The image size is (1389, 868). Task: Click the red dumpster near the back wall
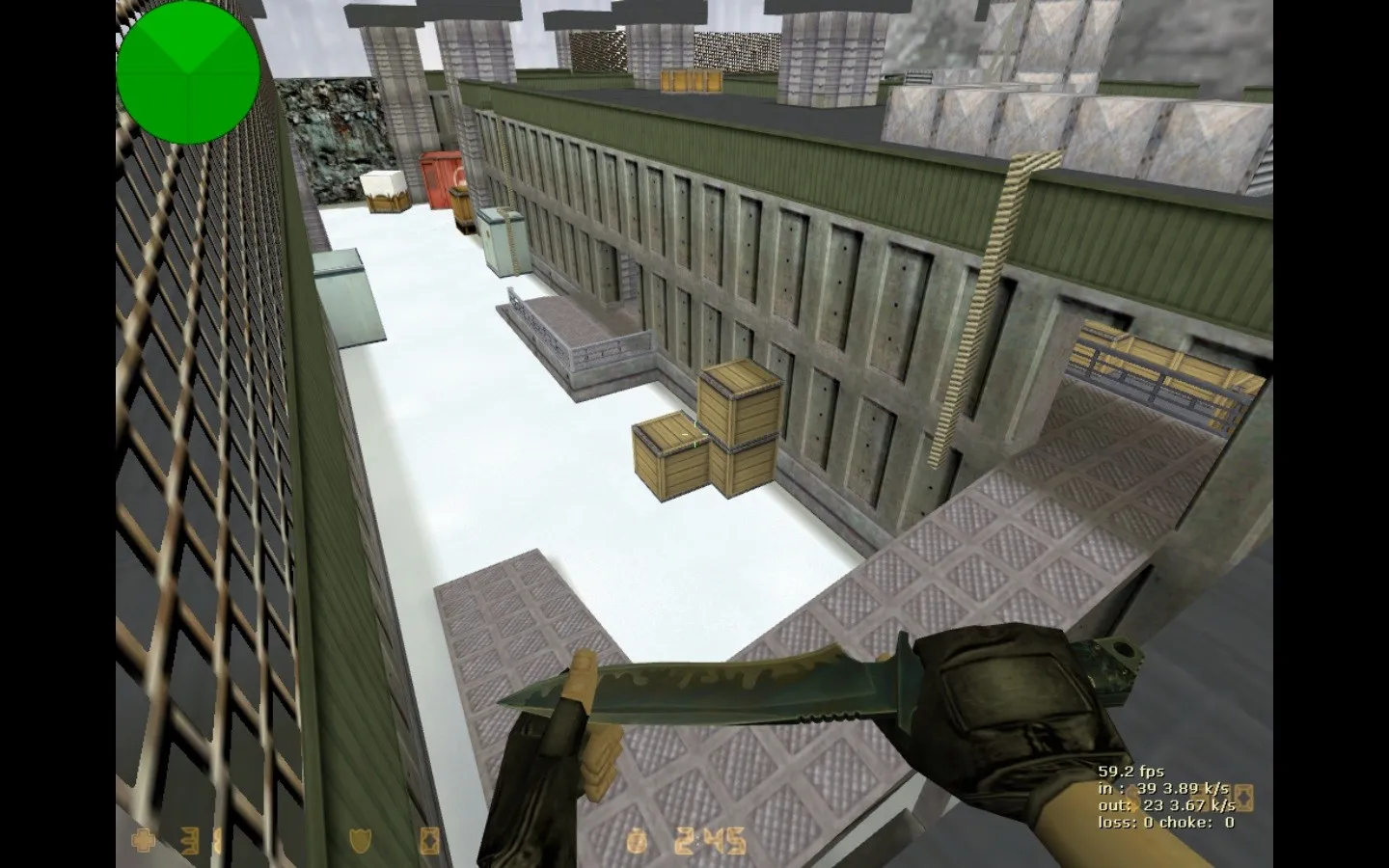point(436,185)
